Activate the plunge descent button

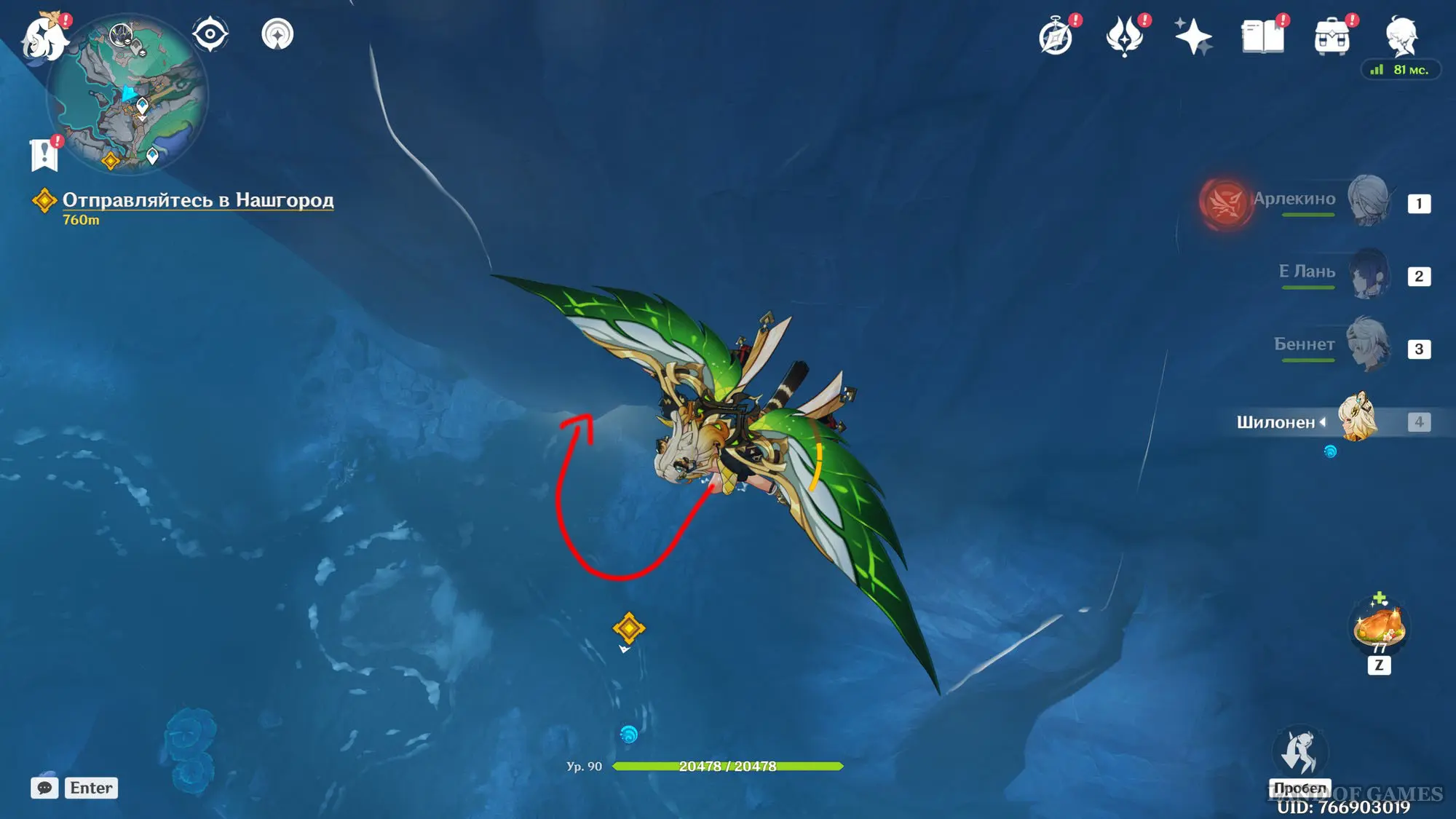coord(1300,753)
